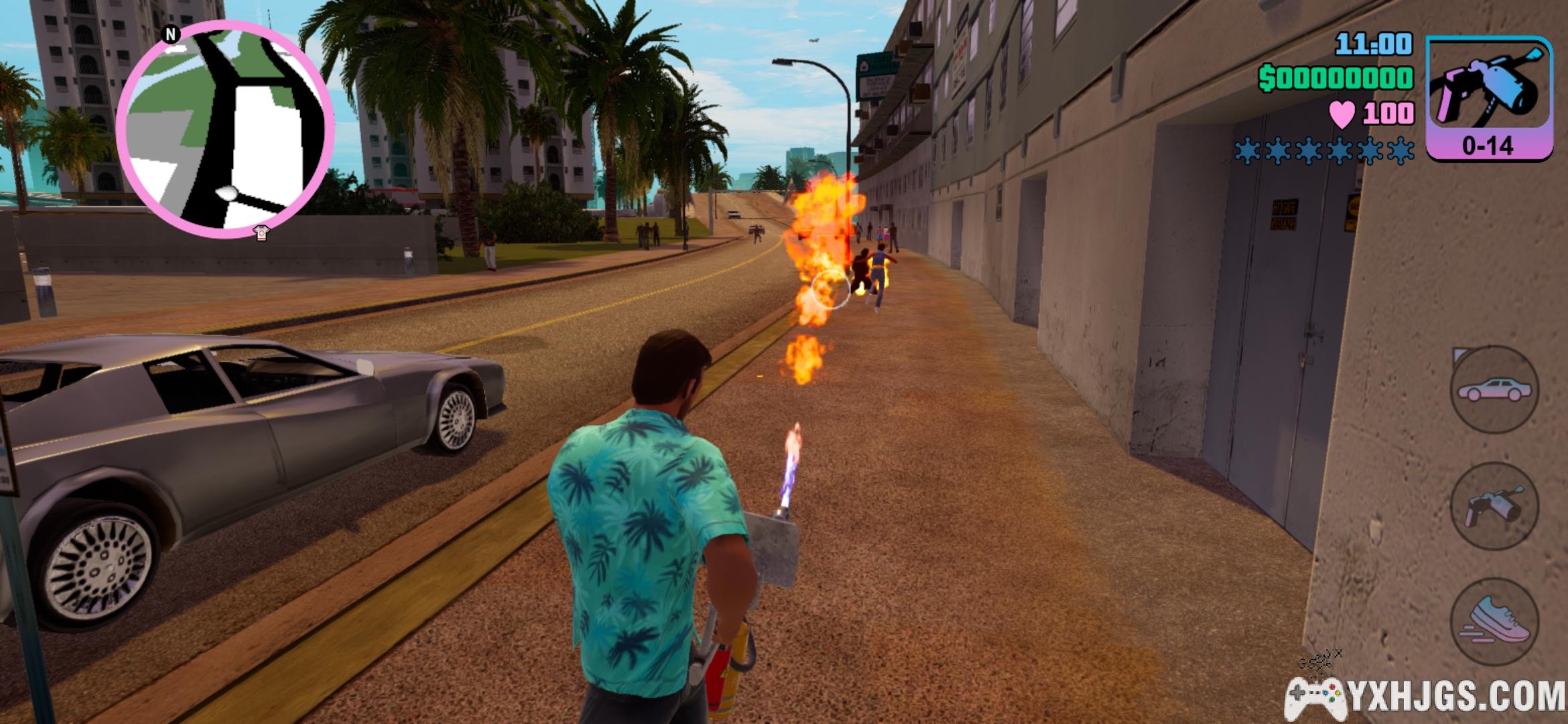1568x724 pixels.
Task: Tap the enter vehicle car button
Action: pos(1494,389)
